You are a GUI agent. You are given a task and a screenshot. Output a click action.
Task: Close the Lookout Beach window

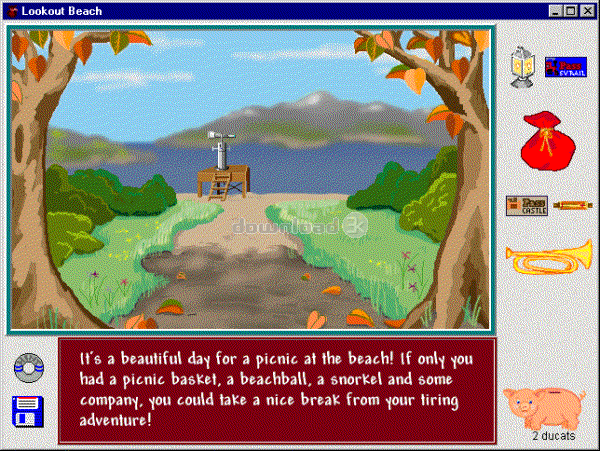pyautogui.click(x=586, y=10)
